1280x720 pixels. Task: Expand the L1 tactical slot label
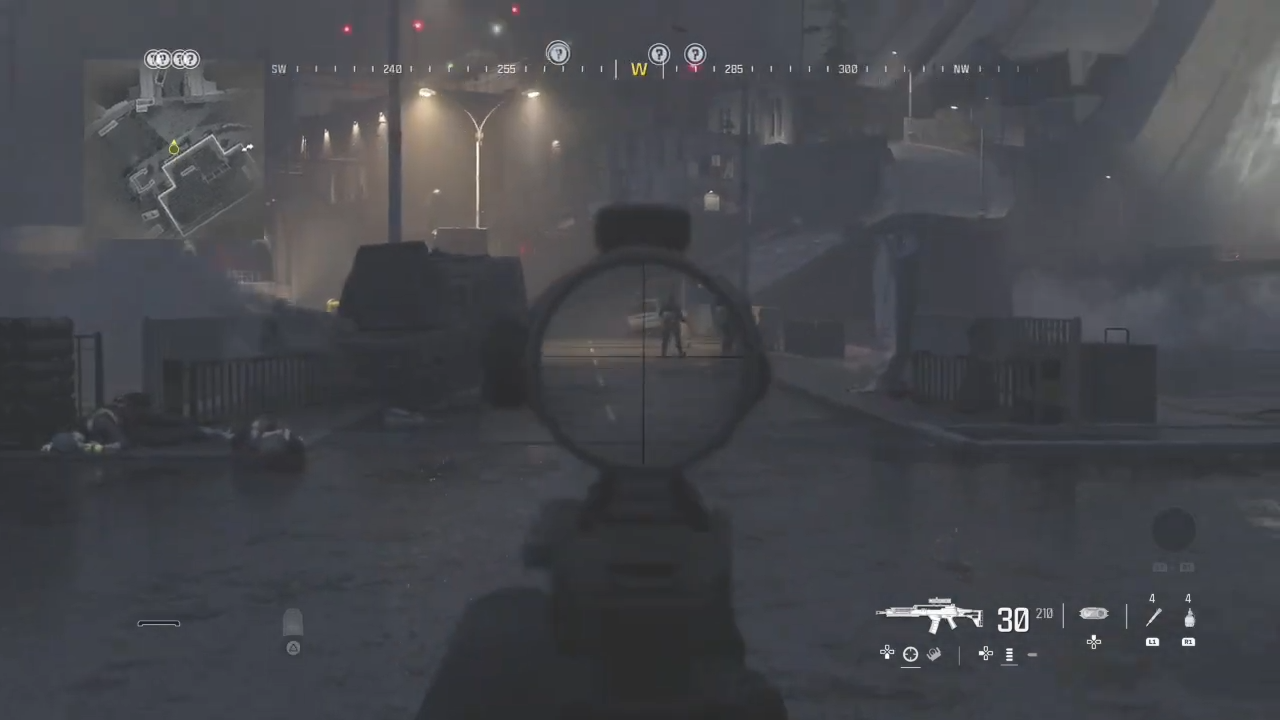tap(1152, 641)
